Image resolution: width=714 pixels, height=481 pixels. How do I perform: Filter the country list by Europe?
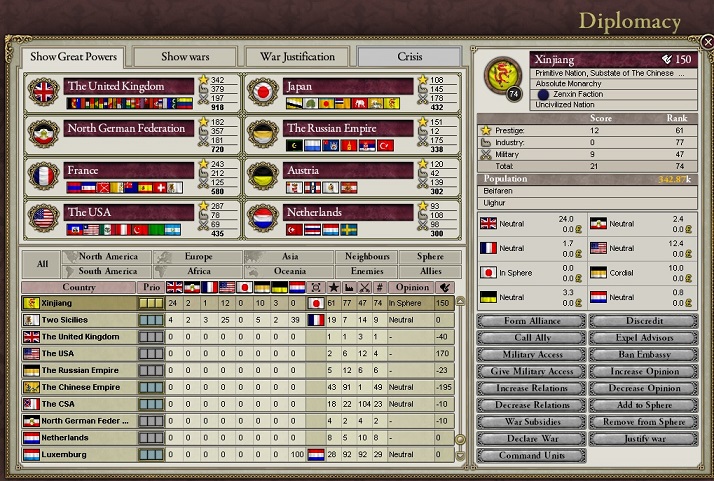tap(198, 257)
